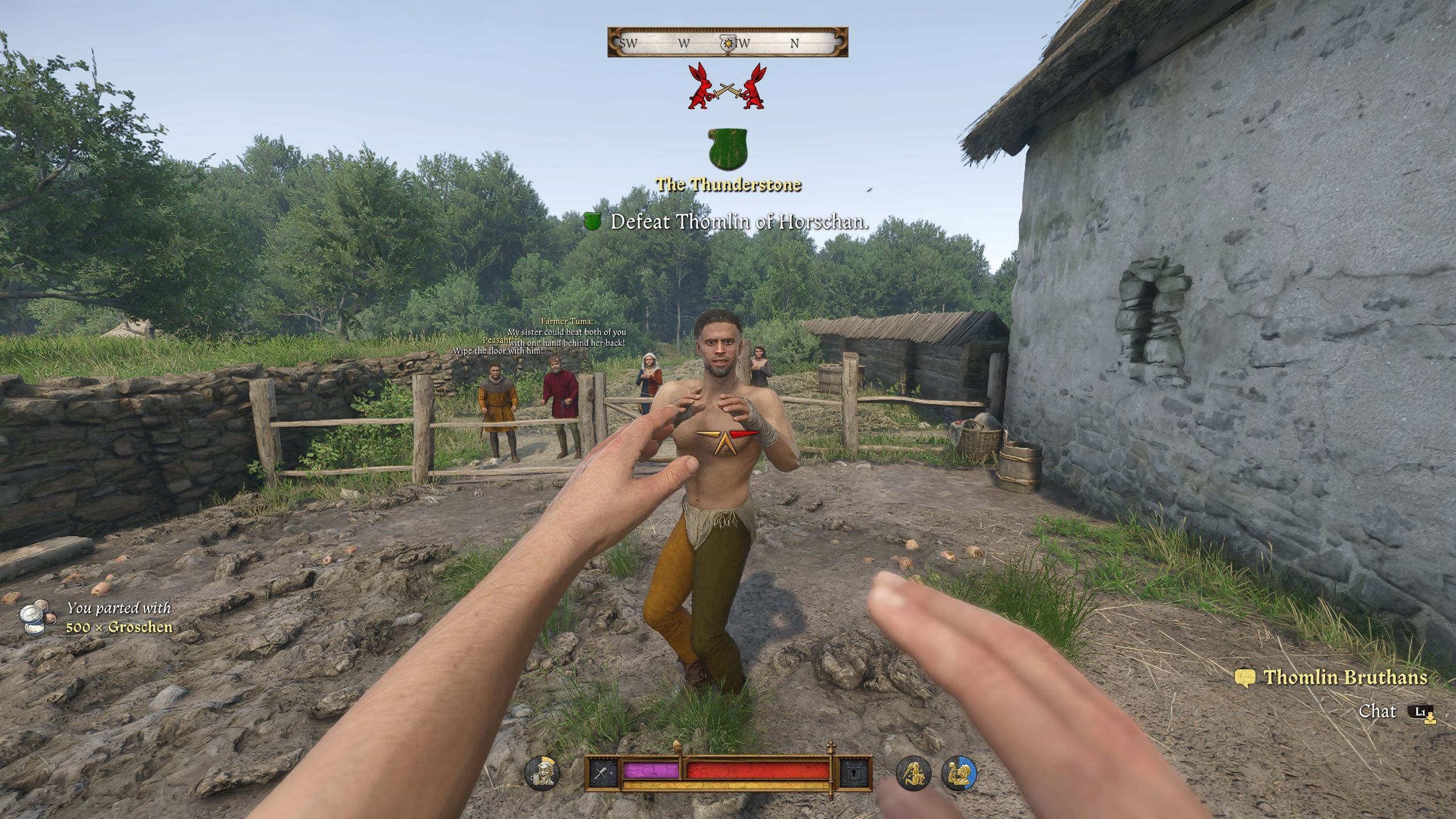Click the Chat prompt to talk

[1384, 710]
